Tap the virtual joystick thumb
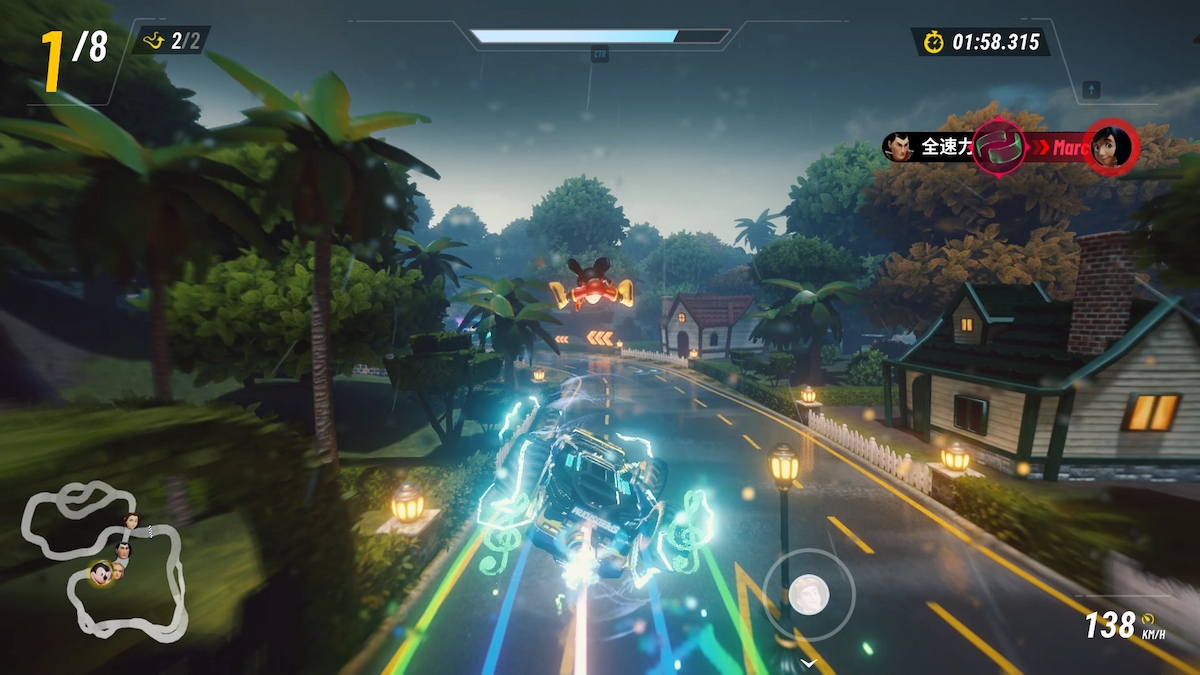 [x=808, y=595]
